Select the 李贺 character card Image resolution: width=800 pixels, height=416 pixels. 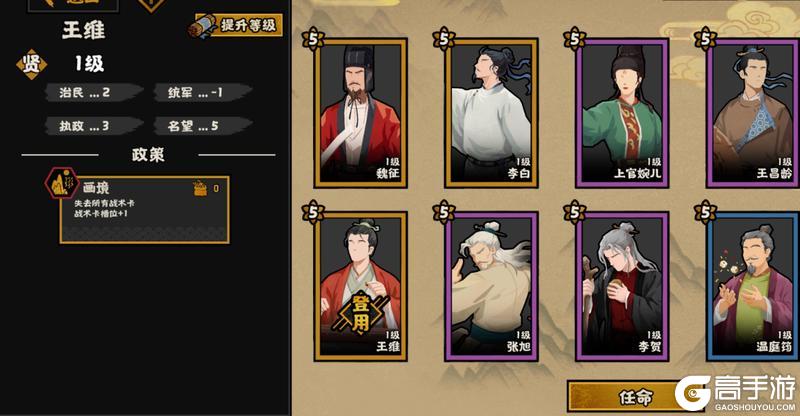click(x=622, y=285)
